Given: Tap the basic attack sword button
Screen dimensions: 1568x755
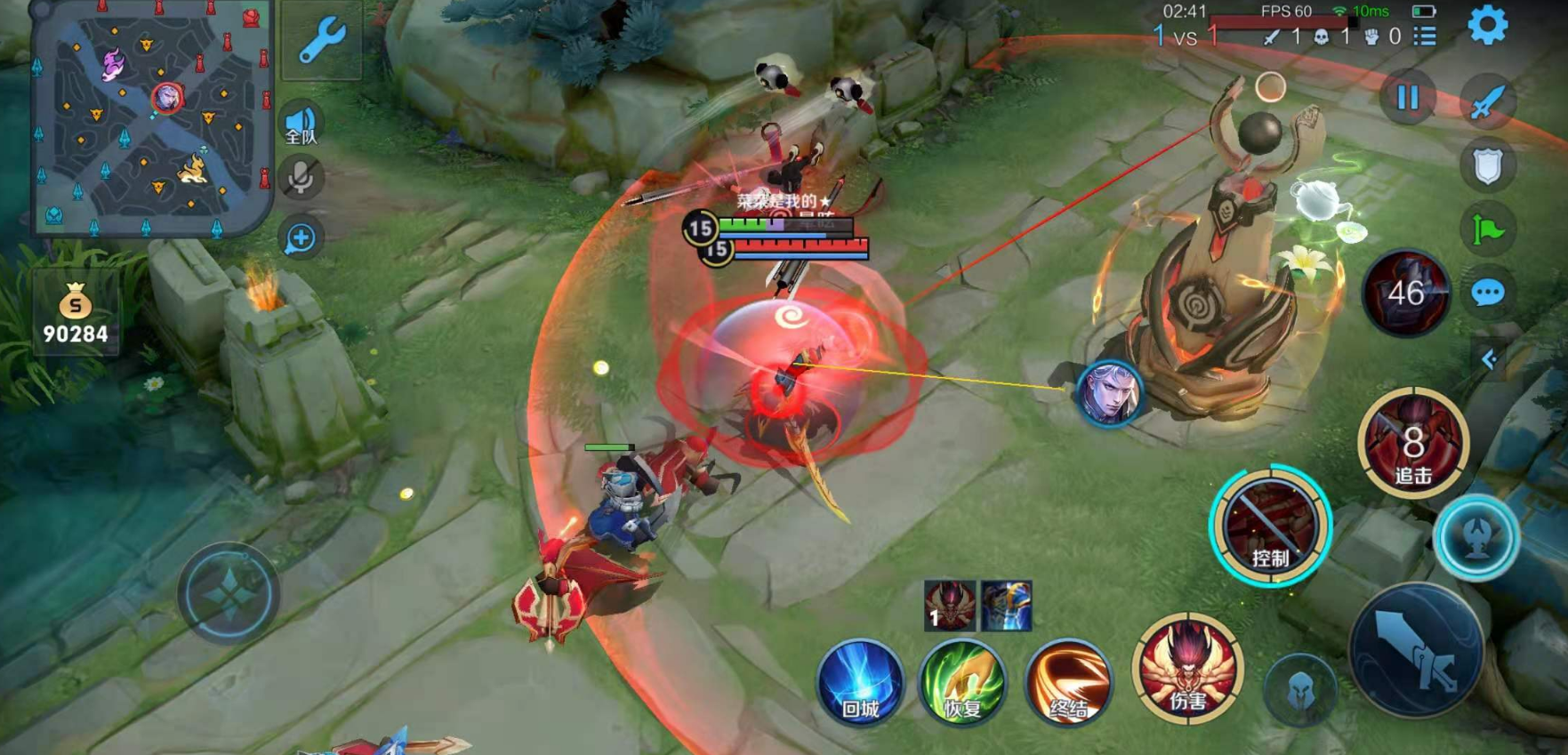Looking at the screenshot, I should tap(1415, 649).
